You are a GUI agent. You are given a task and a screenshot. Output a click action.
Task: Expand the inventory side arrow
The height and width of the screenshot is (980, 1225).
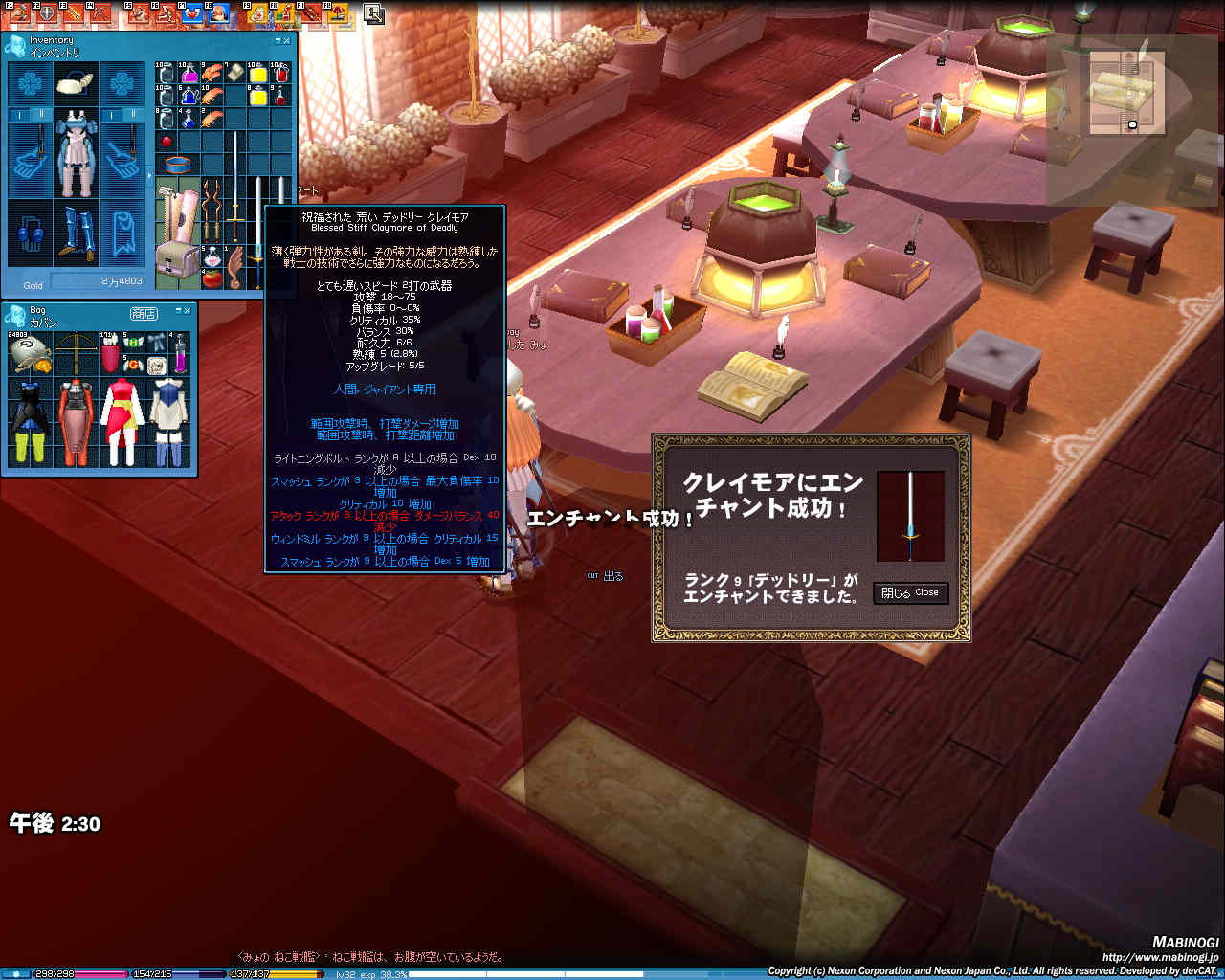pyautogui.click(x=148, y=176)
